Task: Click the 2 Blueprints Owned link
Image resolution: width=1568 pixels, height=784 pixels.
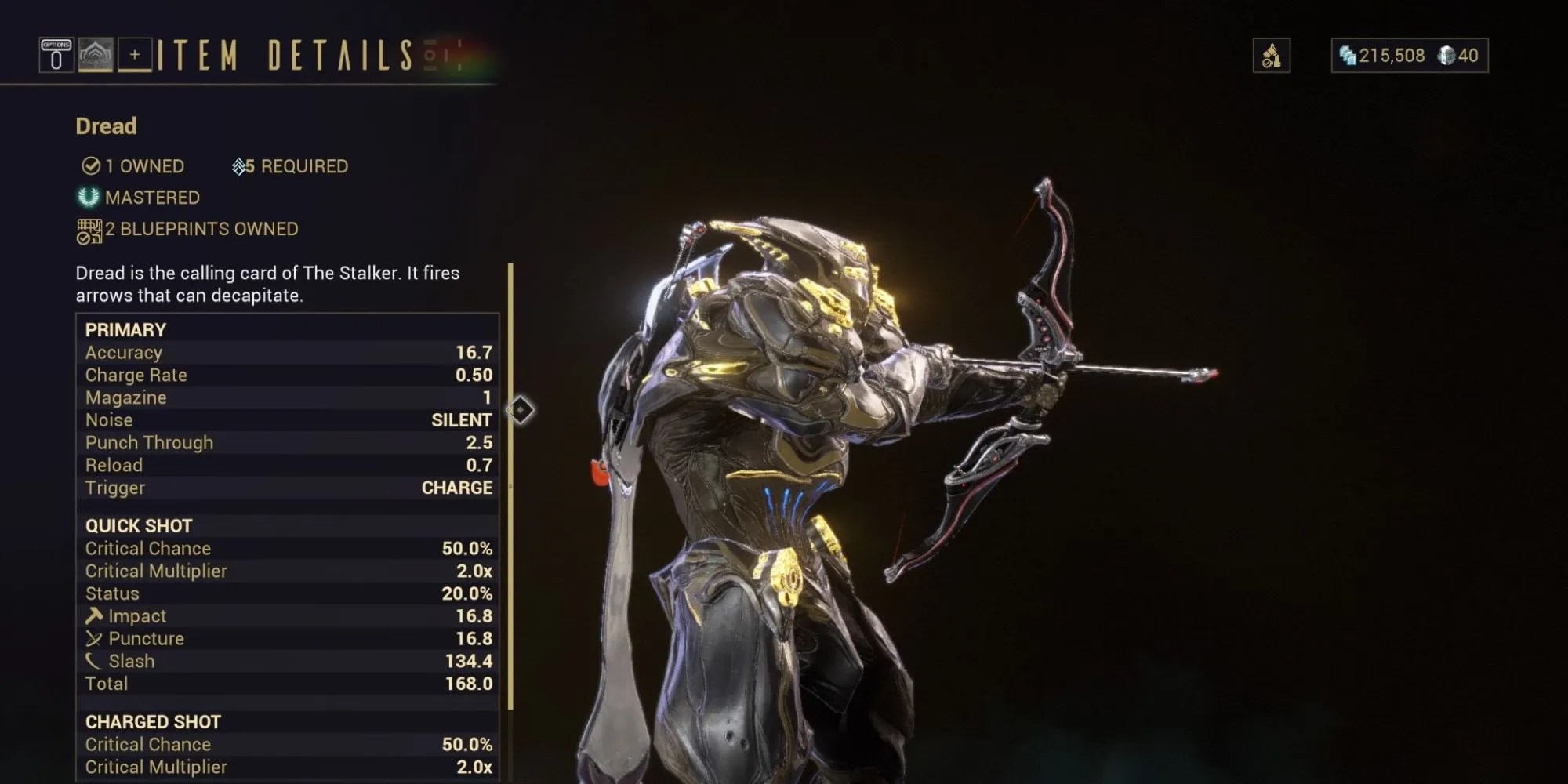Action: [196, 228]
